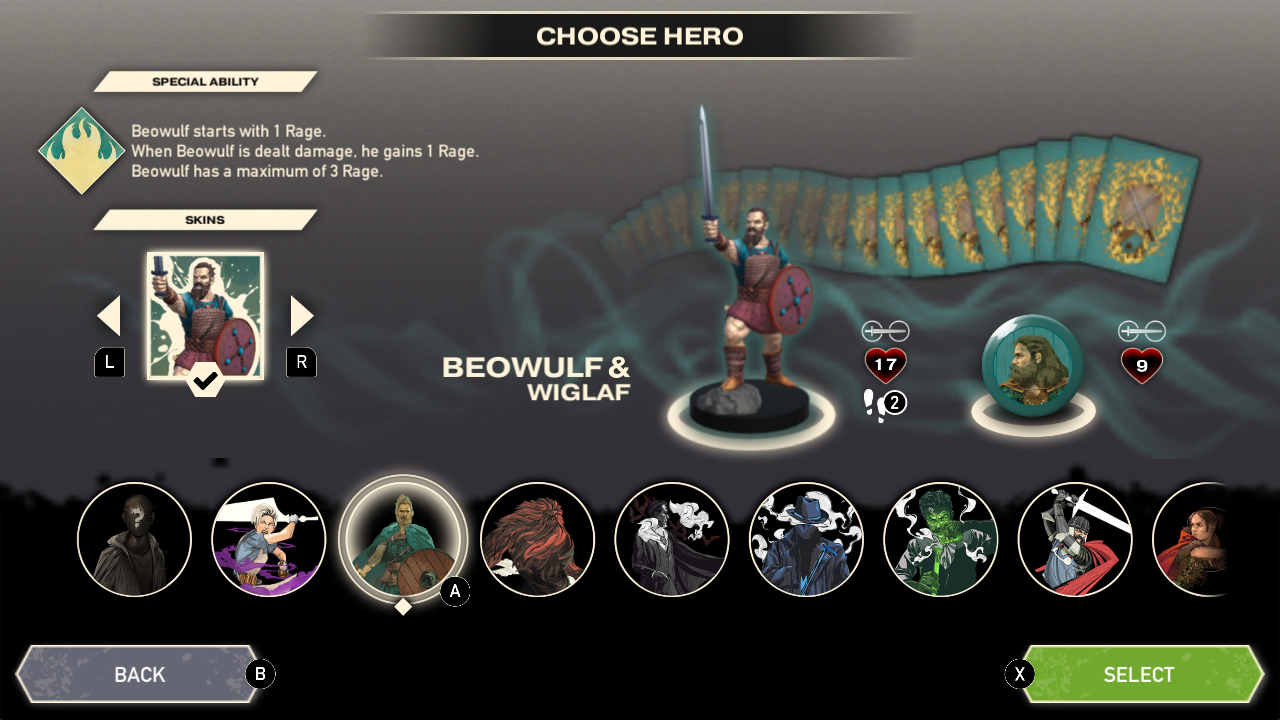
Task: Click the left arrow for previous skin
Action: tap(109, 314)
